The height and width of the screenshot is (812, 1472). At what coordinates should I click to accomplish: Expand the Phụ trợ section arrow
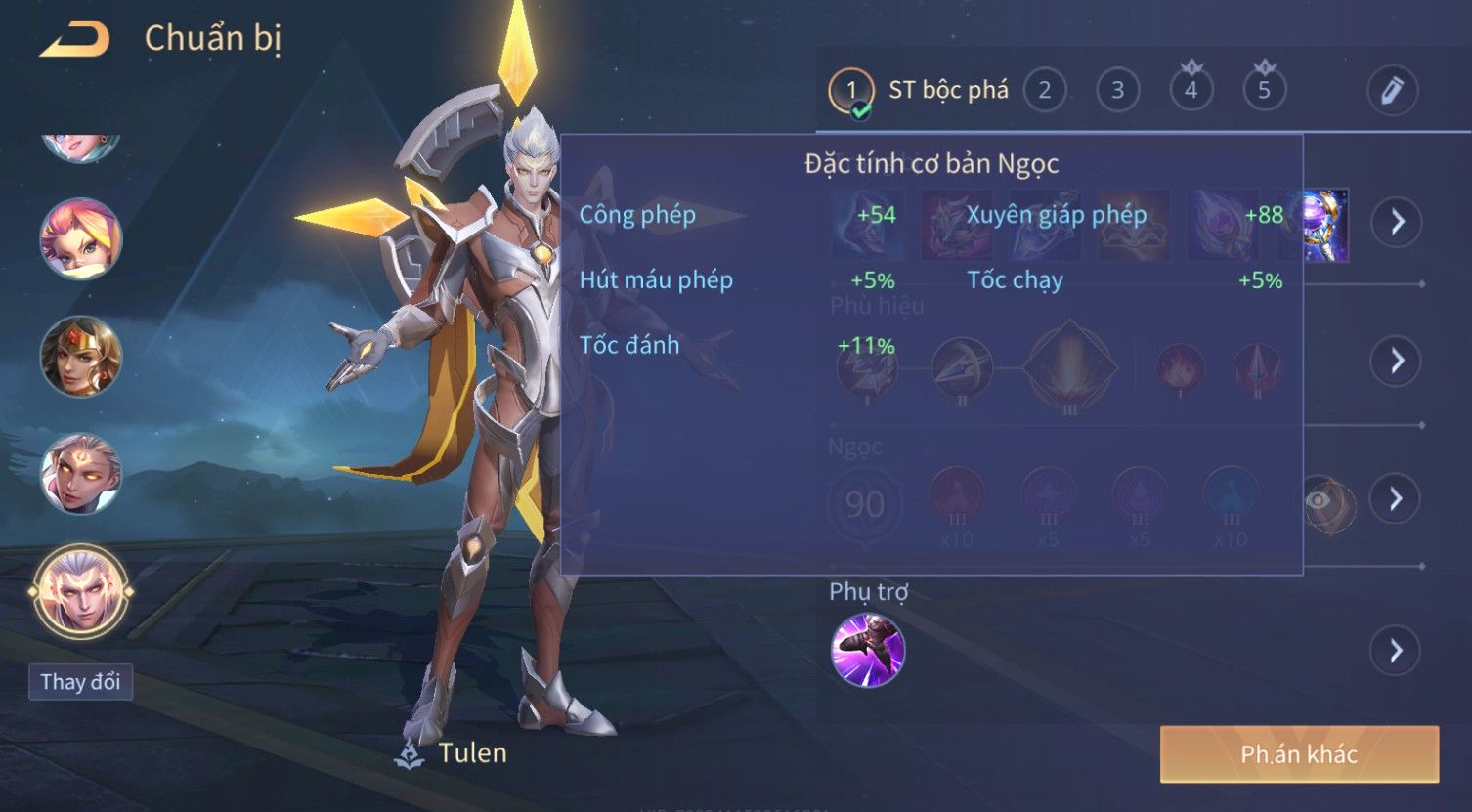(1397, 650)
